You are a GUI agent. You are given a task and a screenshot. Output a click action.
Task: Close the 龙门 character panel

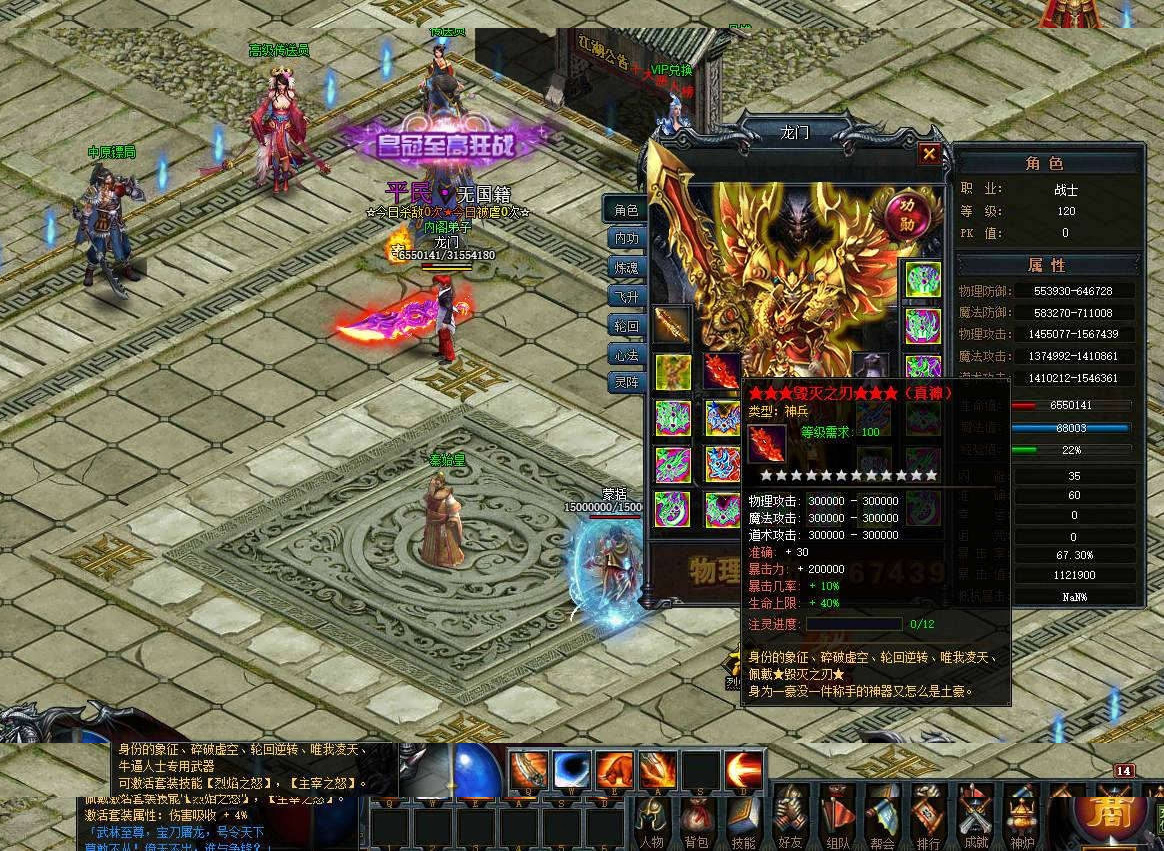(x=929, y=153)
